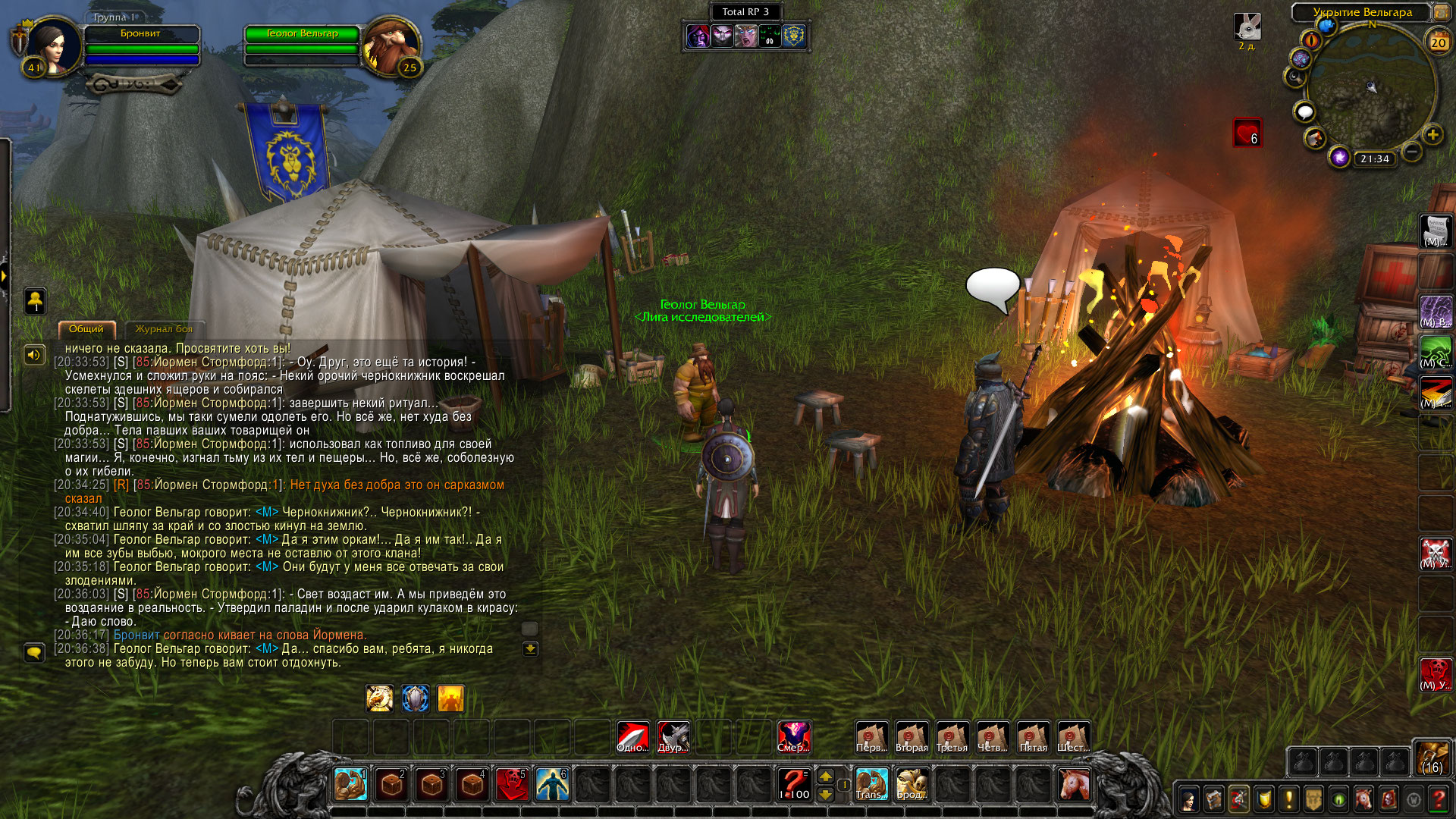1456x819 pixels.
Task: Activate the red skull ability in slot 5
Action: tap(512, 784)
